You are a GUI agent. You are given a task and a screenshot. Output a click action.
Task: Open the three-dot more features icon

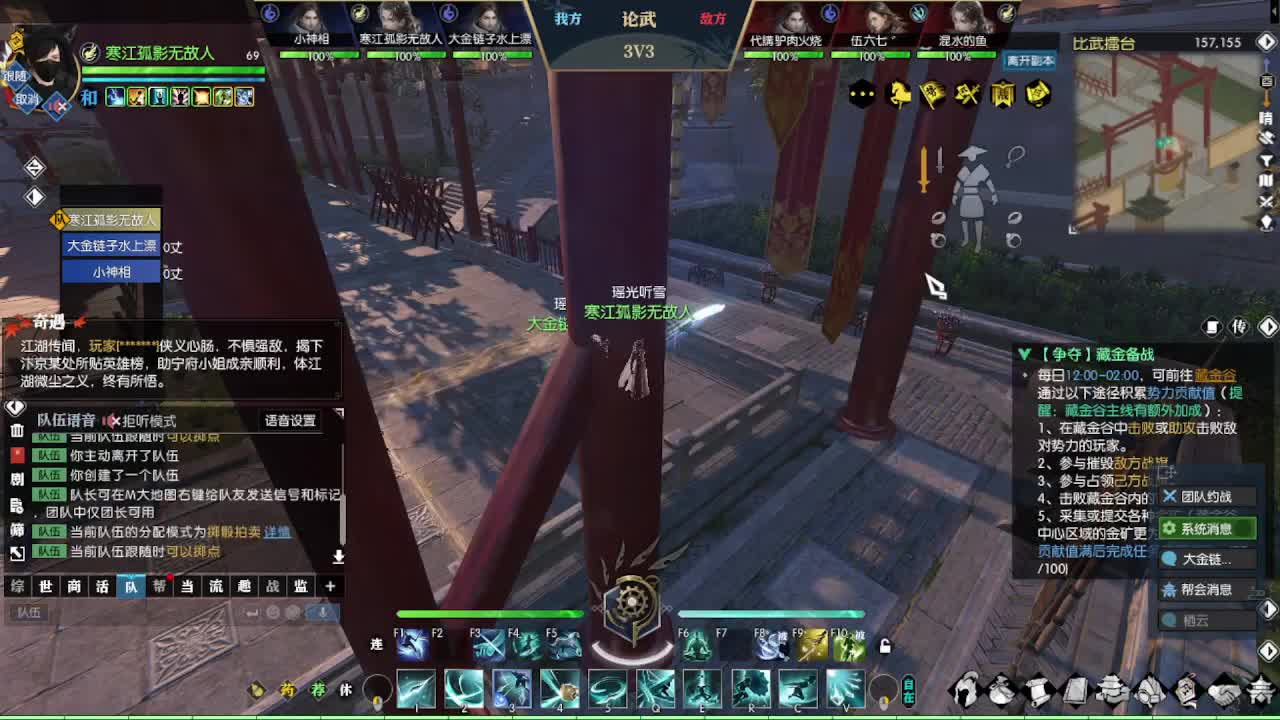[x=862, y=96]
